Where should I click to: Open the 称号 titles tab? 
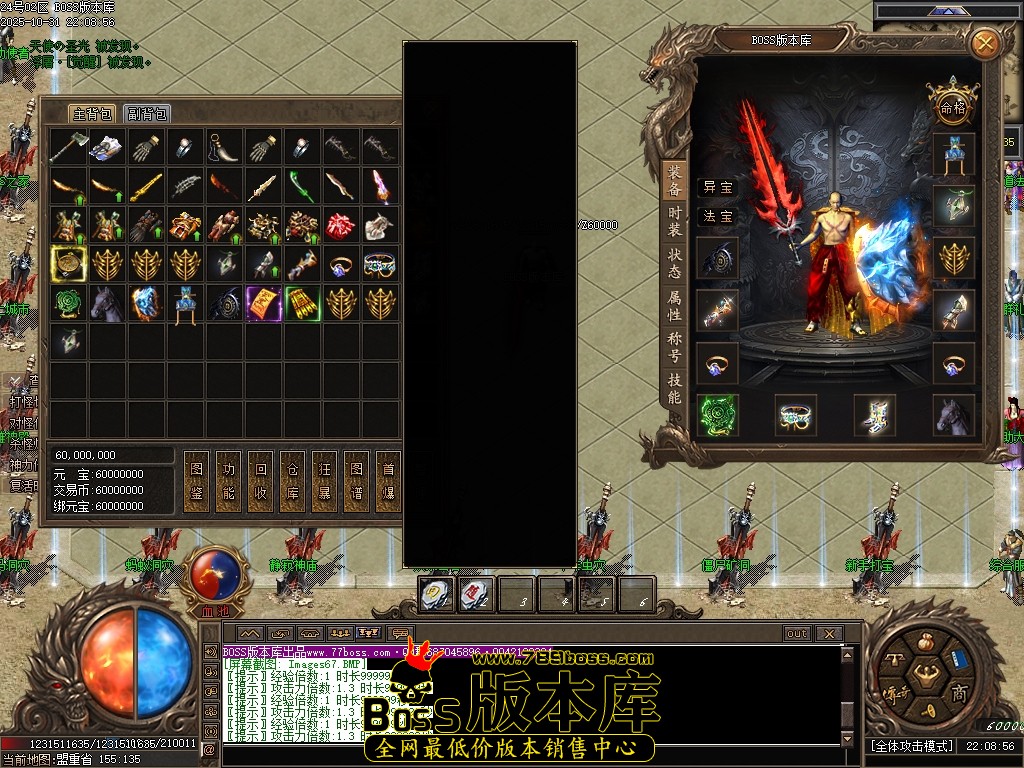(x=675, y=346)
